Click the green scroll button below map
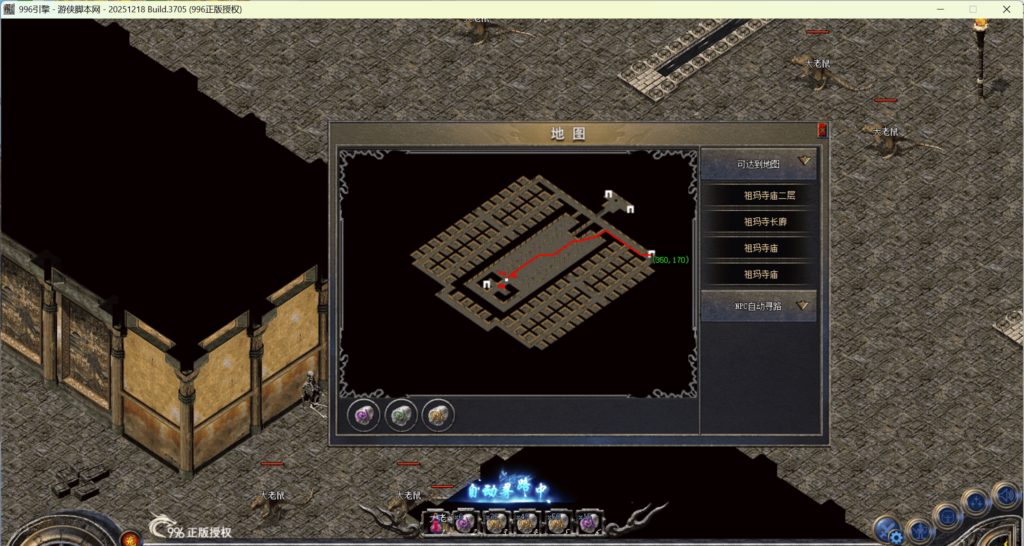Image resolution: width=1024 pixels, height=546 pixels. 400,414
